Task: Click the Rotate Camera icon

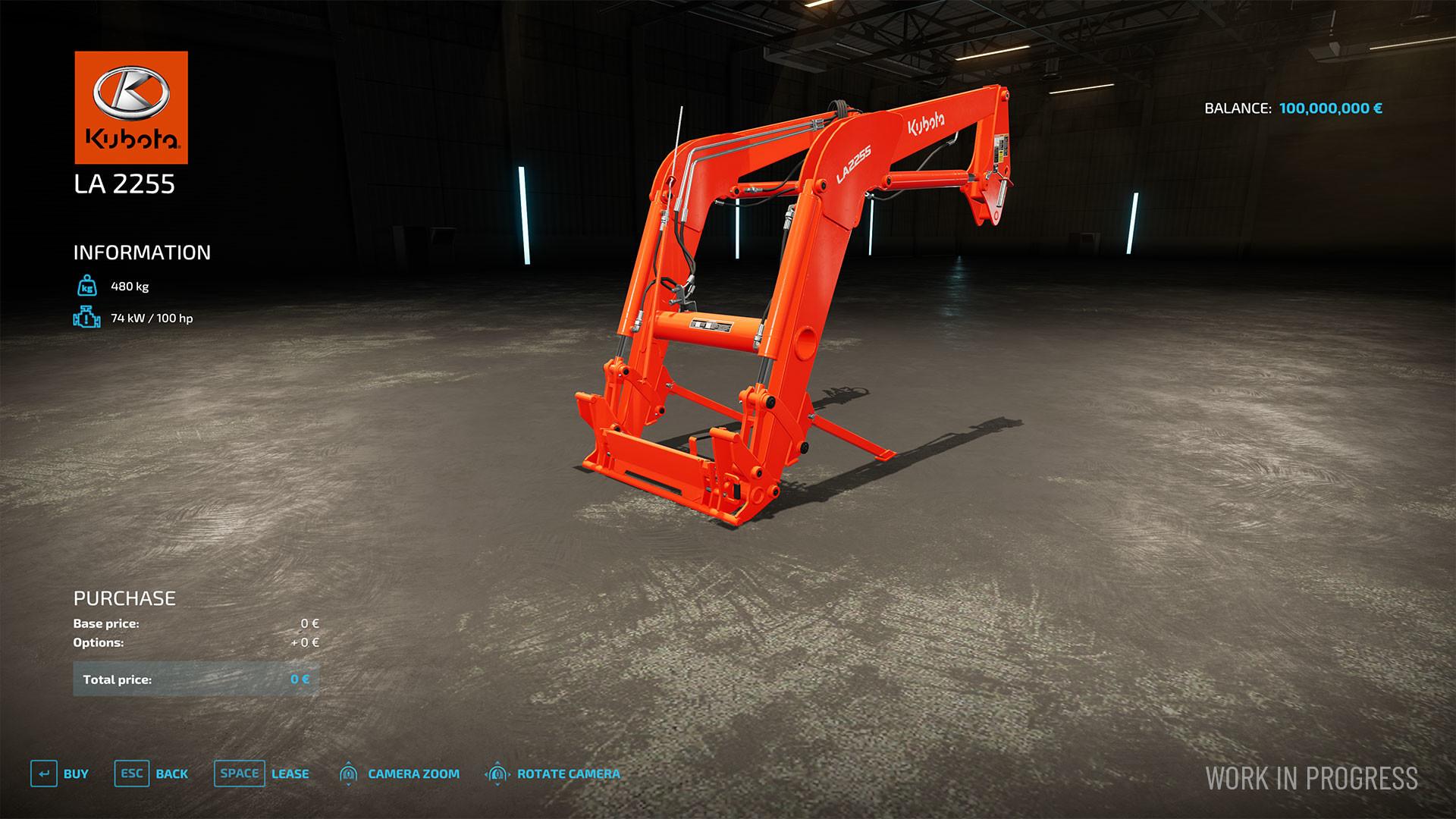Action: pyautogui.click(x=497, y=774)
